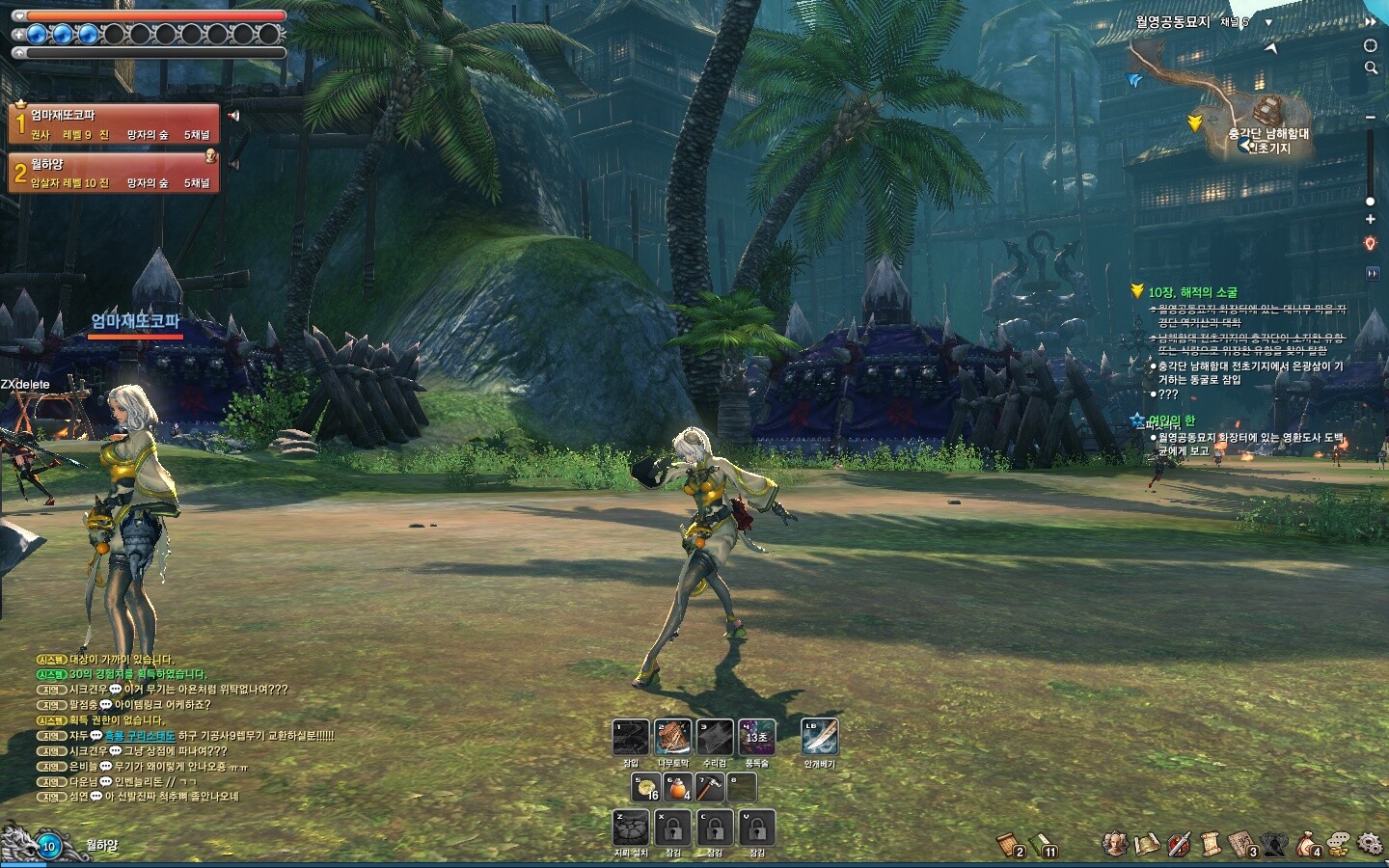The image size is (1389, 868).
Task: Use the orange potion in slot 6
Action: click(678, 788)
